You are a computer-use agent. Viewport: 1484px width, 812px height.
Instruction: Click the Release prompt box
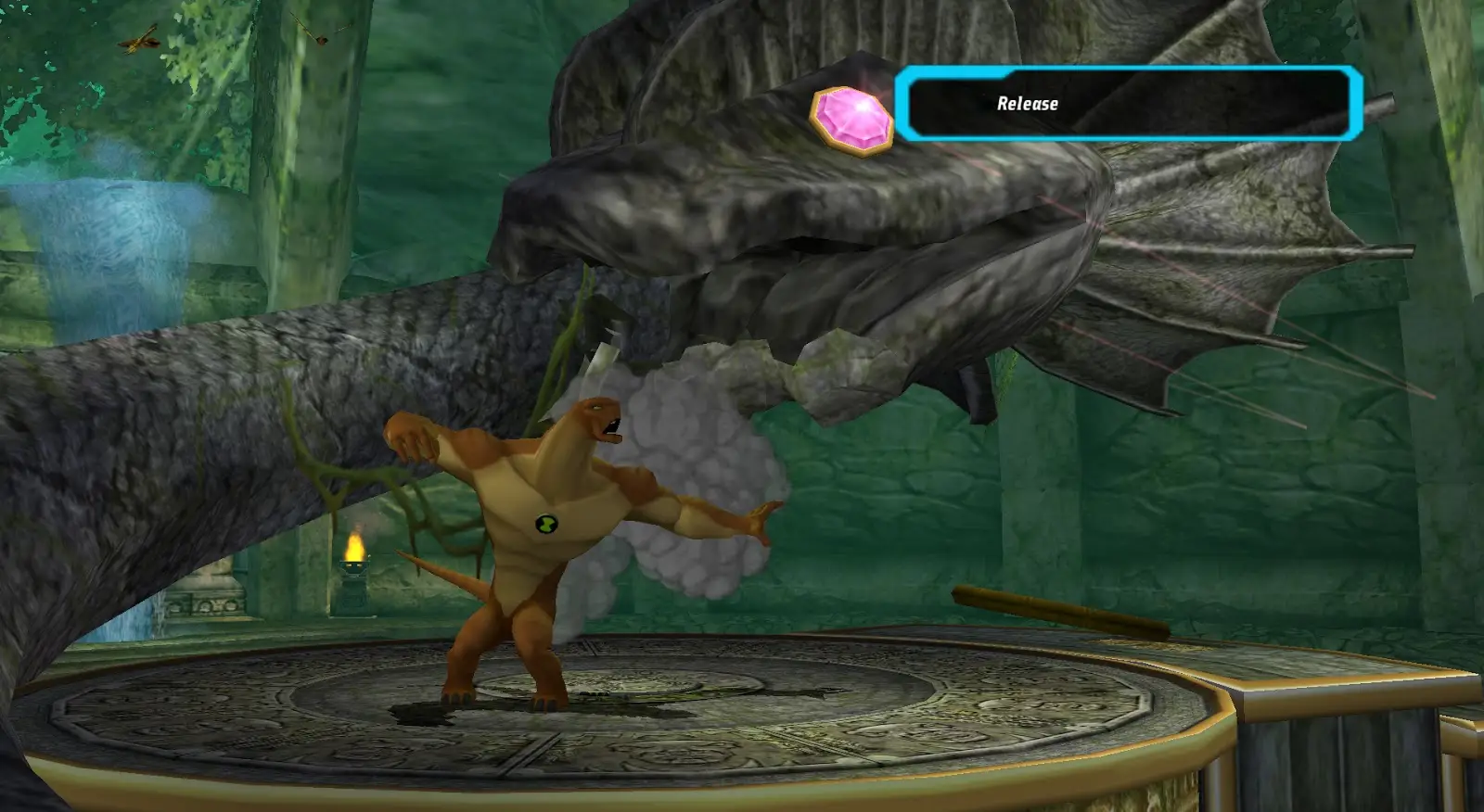point(1128,104)
